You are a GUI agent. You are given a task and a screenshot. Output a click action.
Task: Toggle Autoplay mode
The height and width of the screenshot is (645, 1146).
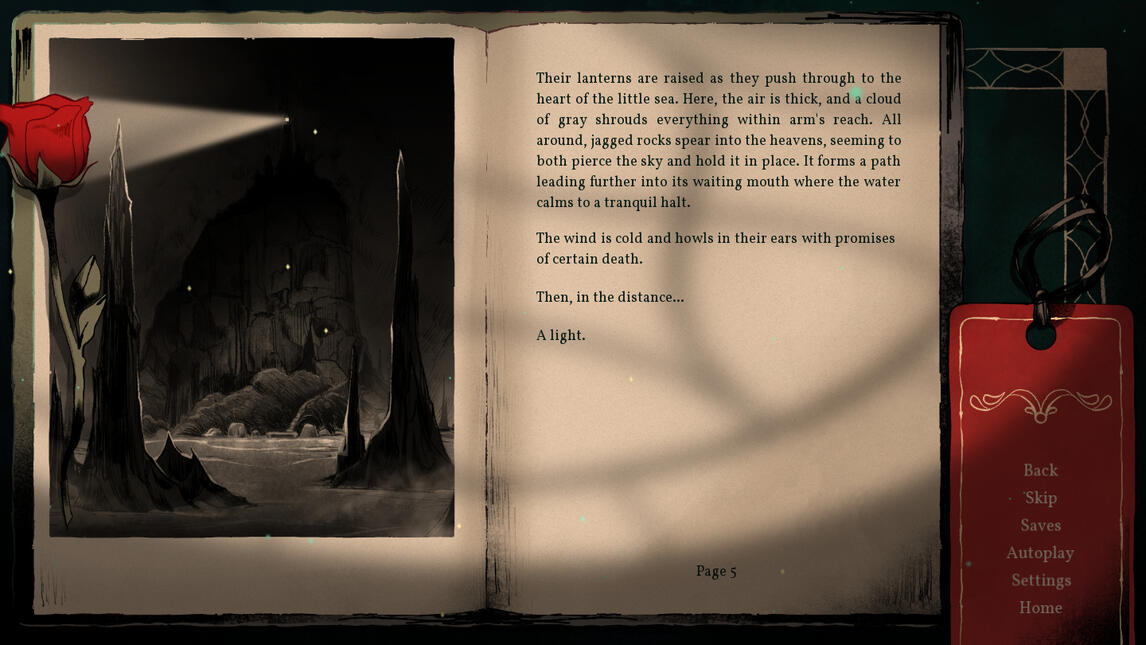1040,553
